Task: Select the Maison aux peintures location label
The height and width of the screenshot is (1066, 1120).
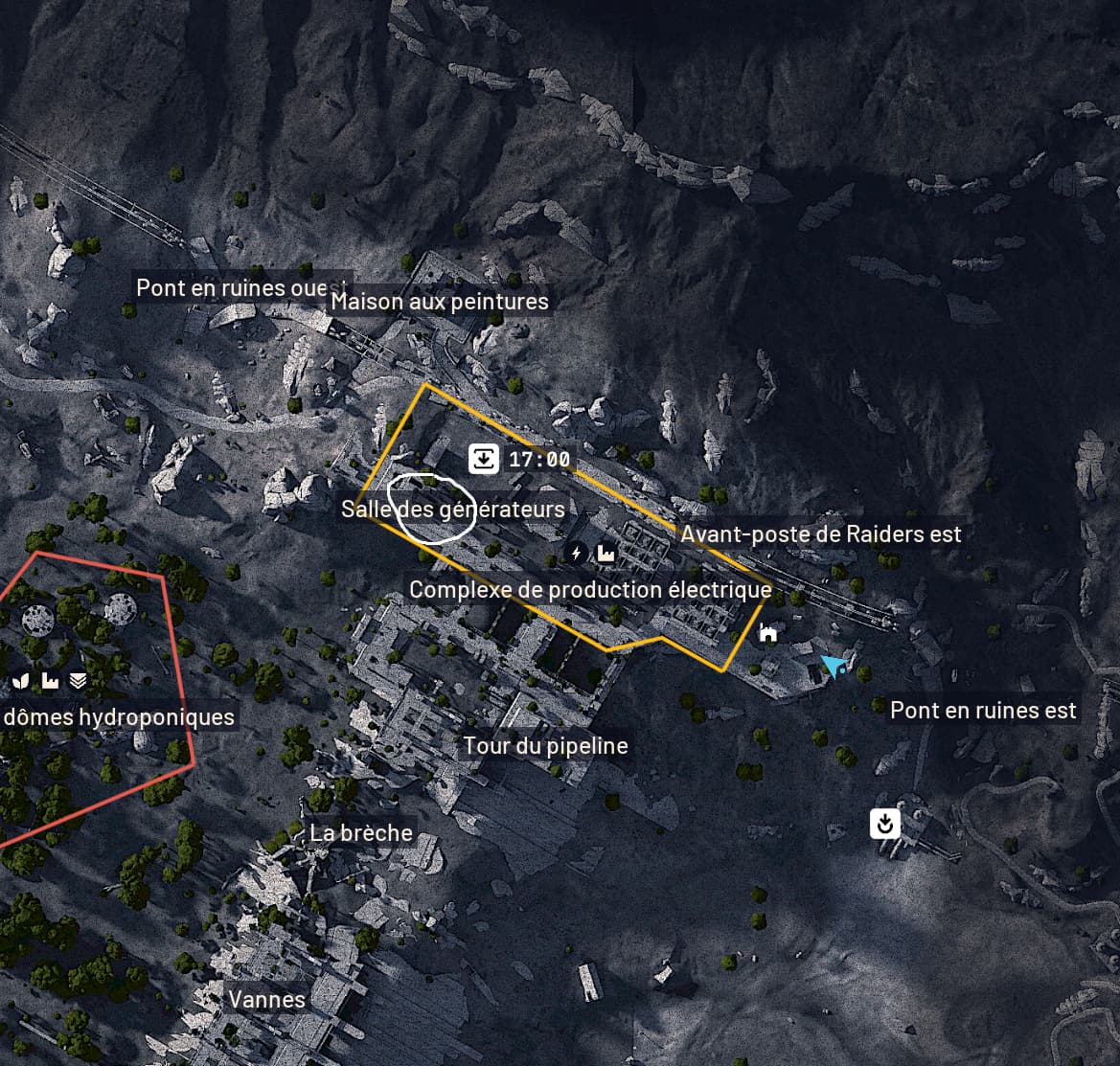Action: pyautogui.click(x=440, y=302)
